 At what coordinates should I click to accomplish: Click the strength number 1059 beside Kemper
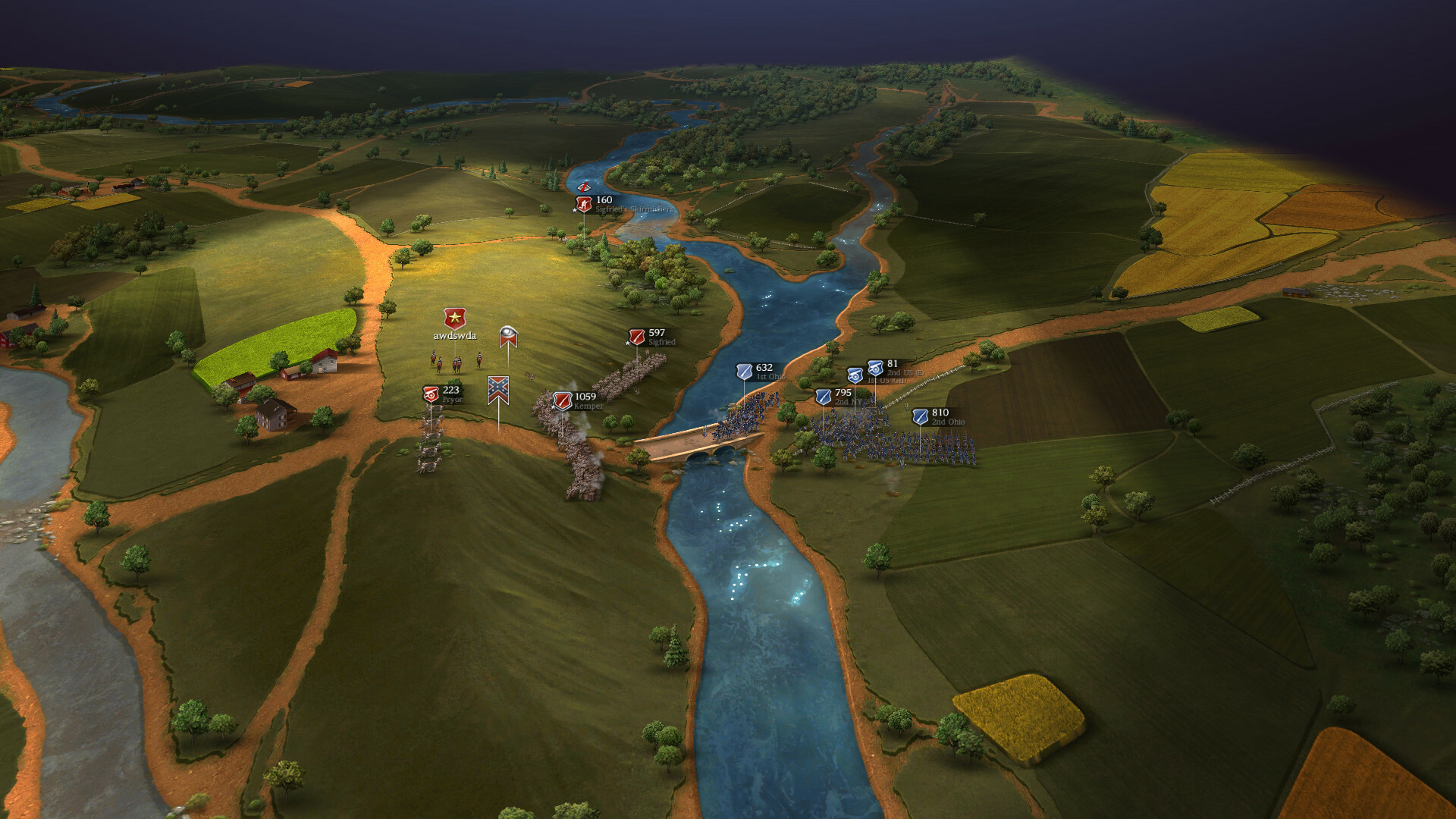pyautogui.click(x=585, y=396)
